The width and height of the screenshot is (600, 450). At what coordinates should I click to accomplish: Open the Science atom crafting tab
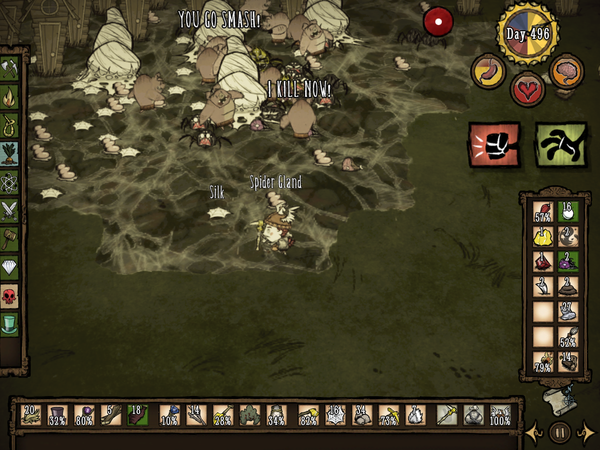[10, 182]
